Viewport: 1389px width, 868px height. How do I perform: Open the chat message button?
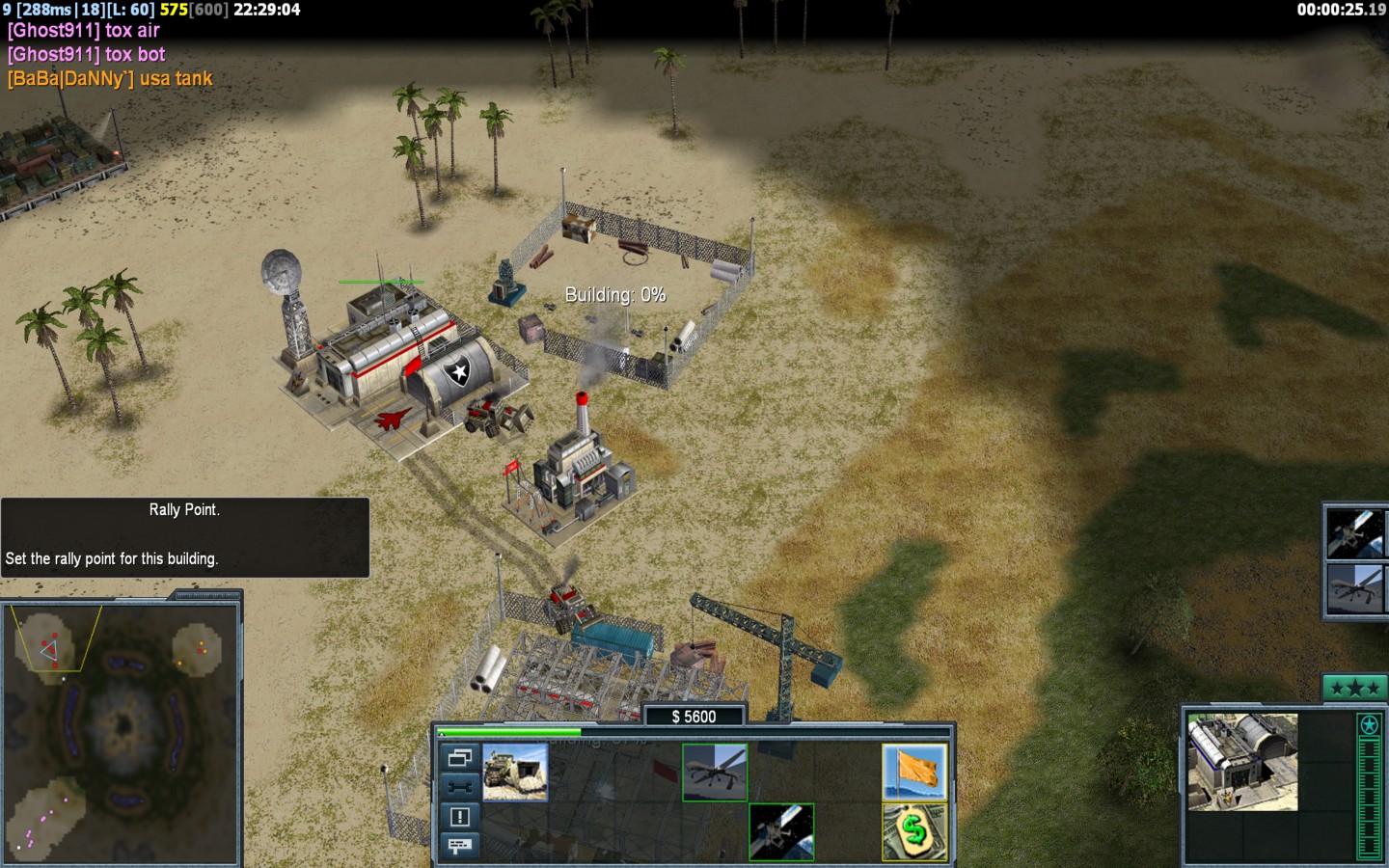(x=460, y=846)
